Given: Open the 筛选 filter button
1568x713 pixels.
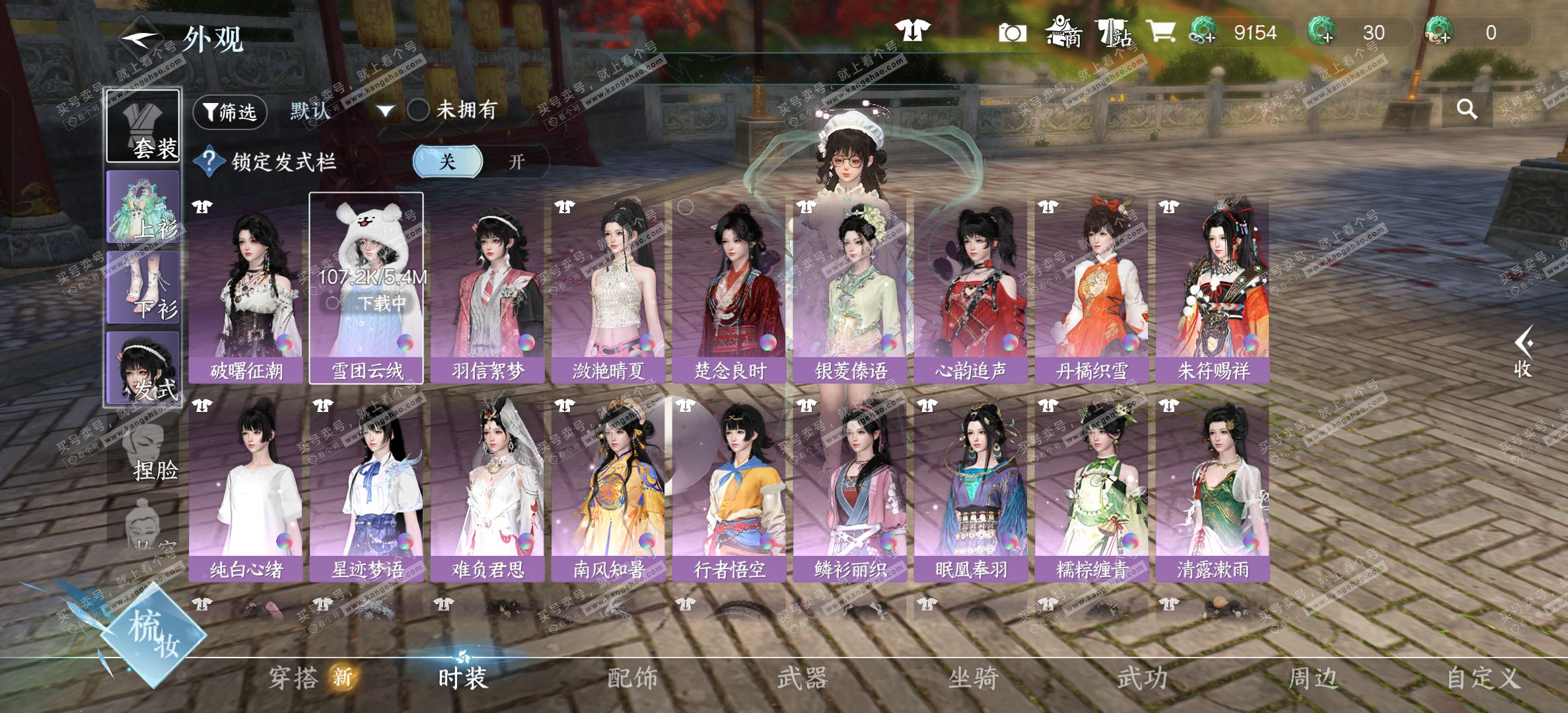Looking at the screenshot, I should 230,112.
